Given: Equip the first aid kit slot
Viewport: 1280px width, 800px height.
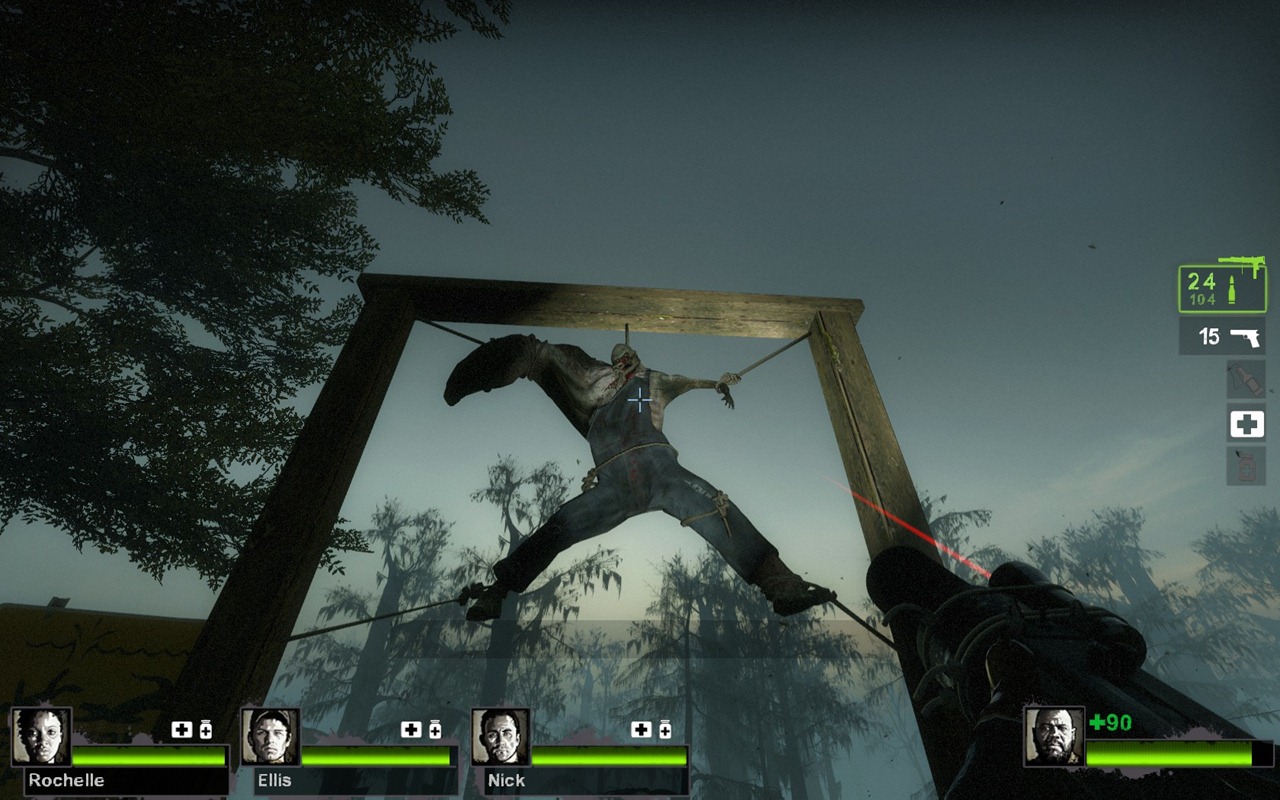Looking at the screenshot, I should click(1246, 424).
